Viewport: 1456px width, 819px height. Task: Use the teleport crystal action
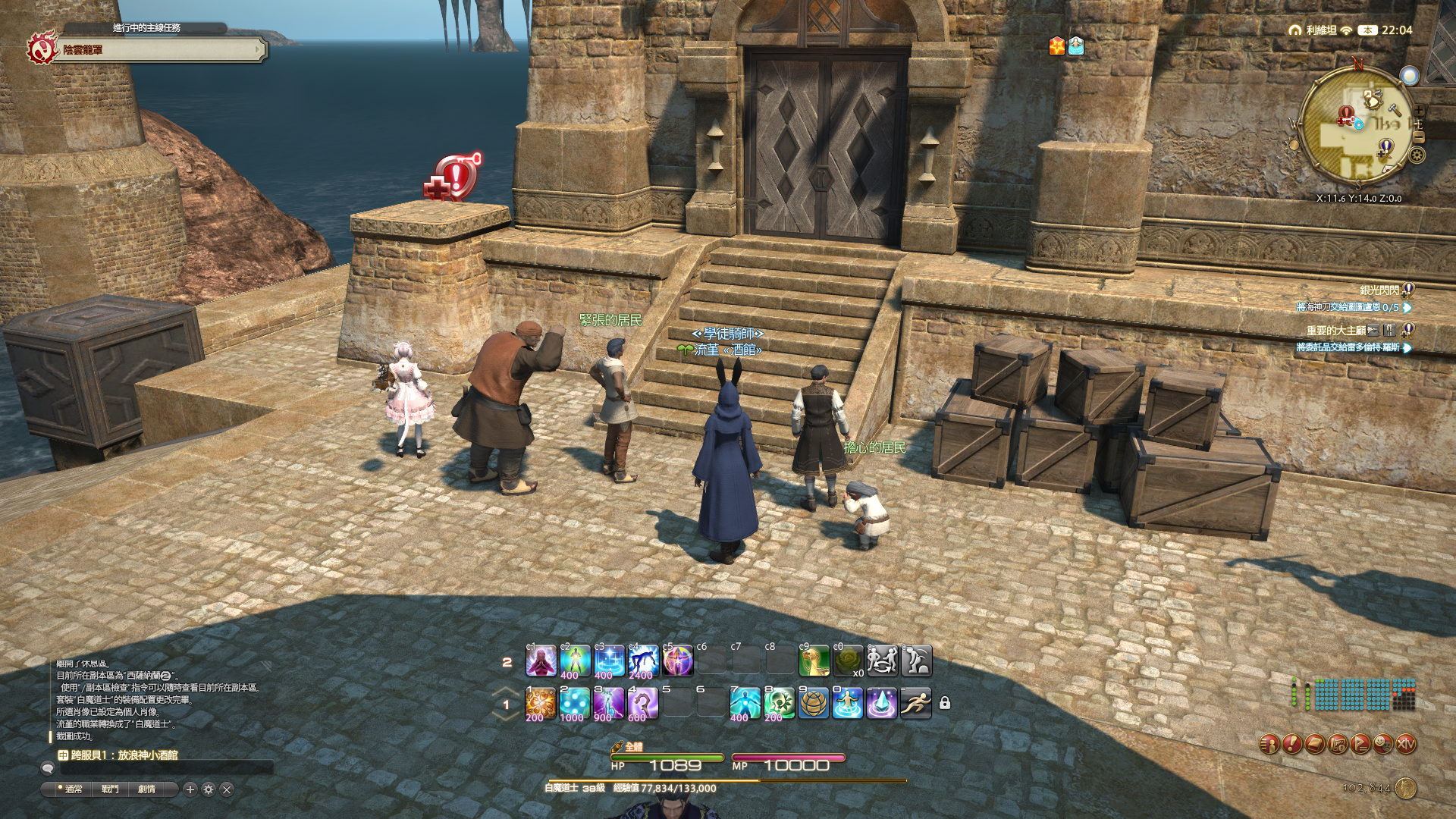pyautogui.click(x=881, y=704)
